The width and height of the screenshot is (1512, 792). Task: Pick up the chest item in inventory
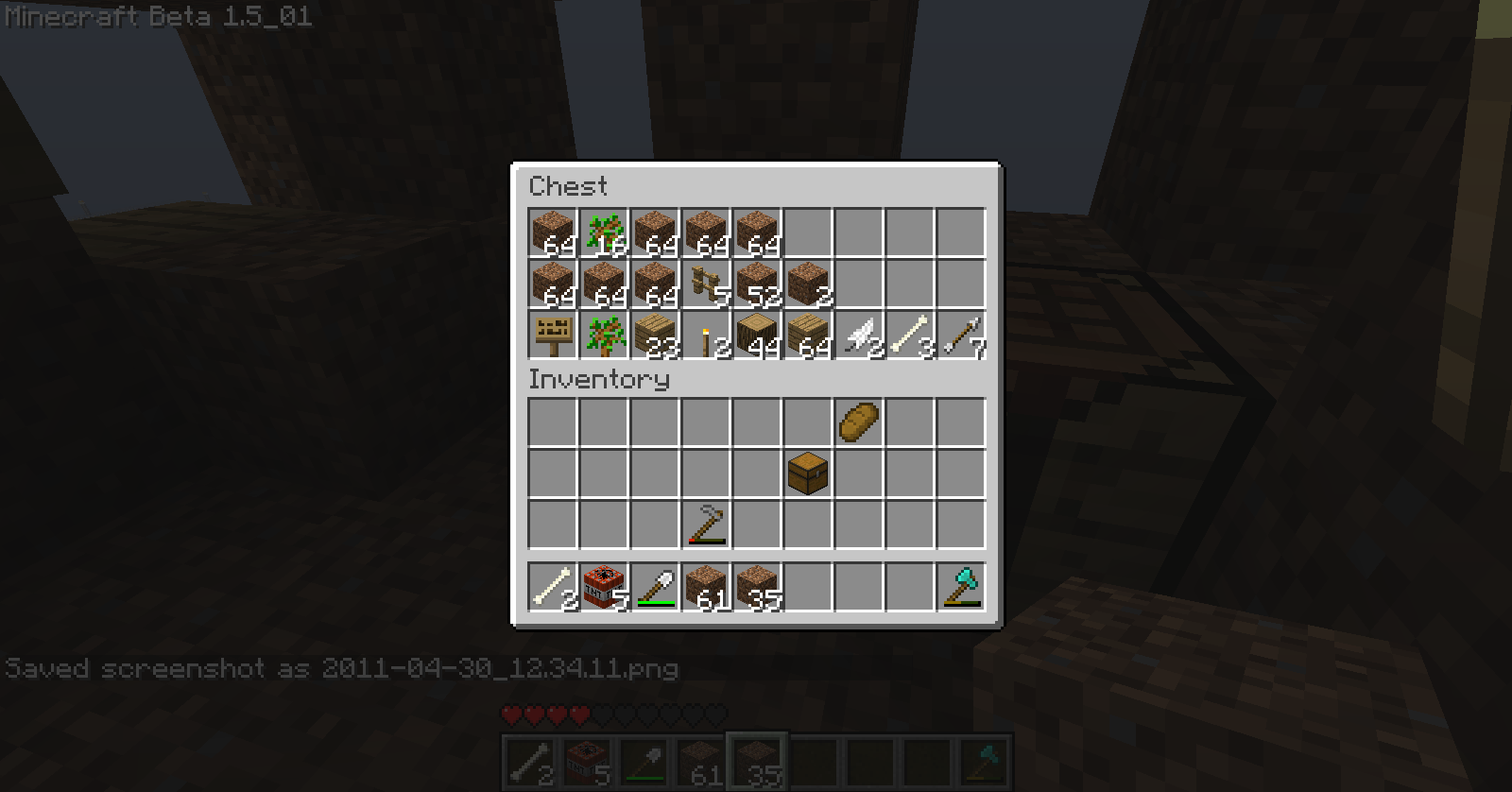[808, 473]
